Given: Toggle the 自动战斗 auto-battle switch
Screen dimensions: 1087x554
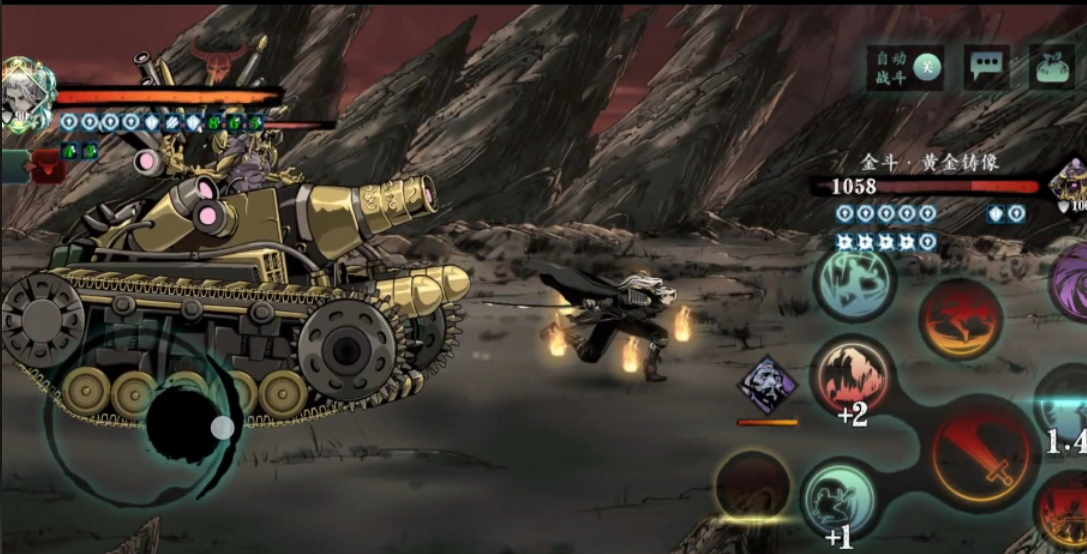Looking at the screenshot, I should 905,68.
